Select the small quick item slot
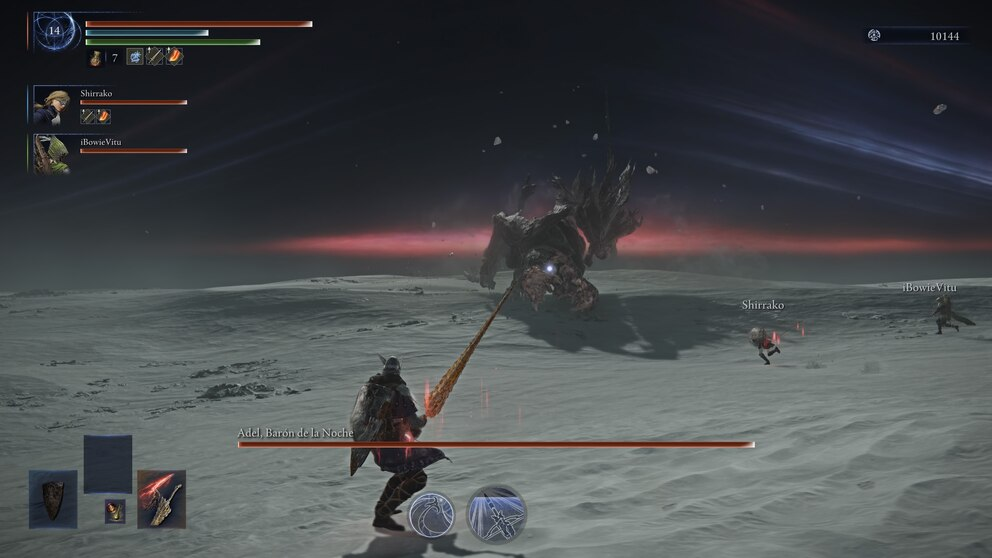Viewport: 992px width, 558px height. [115, 510]
